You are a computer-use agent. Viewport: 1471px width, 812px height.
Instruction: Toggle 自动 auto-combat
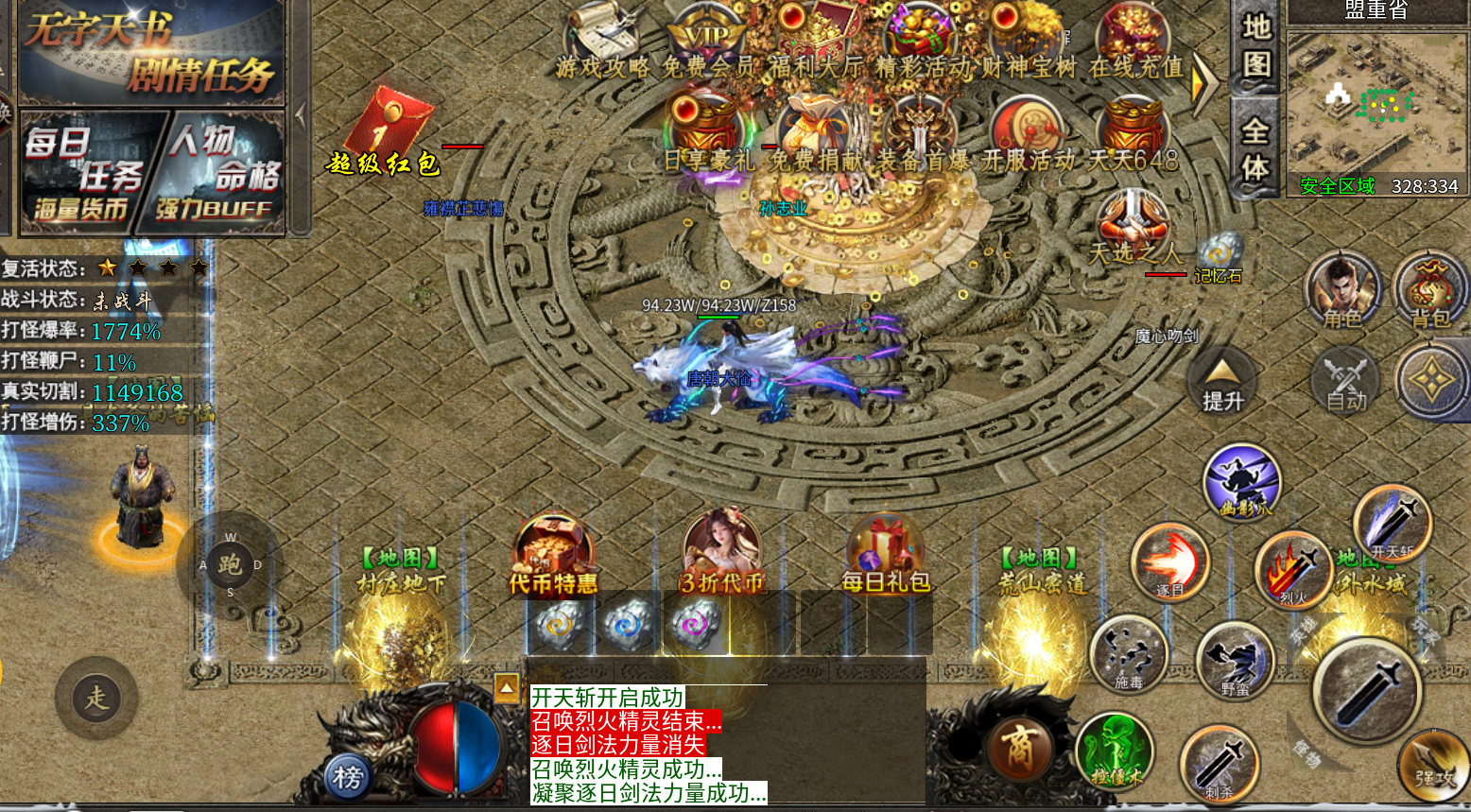click(x=1346, y=381)
